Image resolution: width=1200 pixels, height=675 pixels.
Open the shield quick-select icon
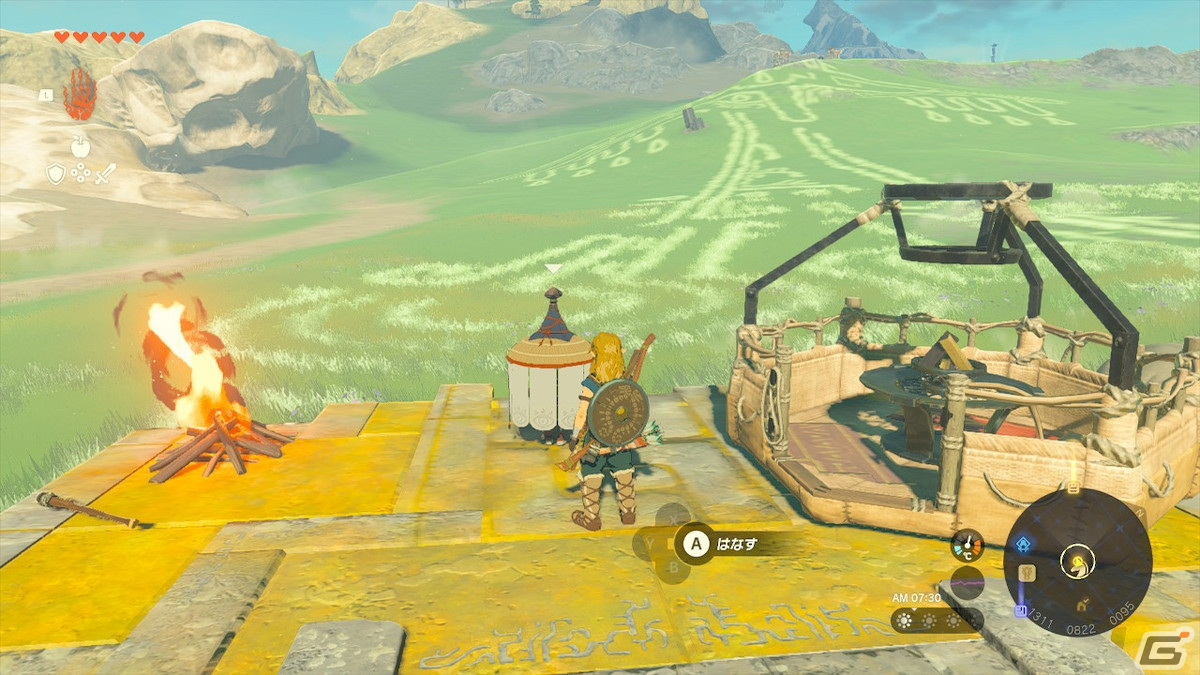(x=55, y=174)
